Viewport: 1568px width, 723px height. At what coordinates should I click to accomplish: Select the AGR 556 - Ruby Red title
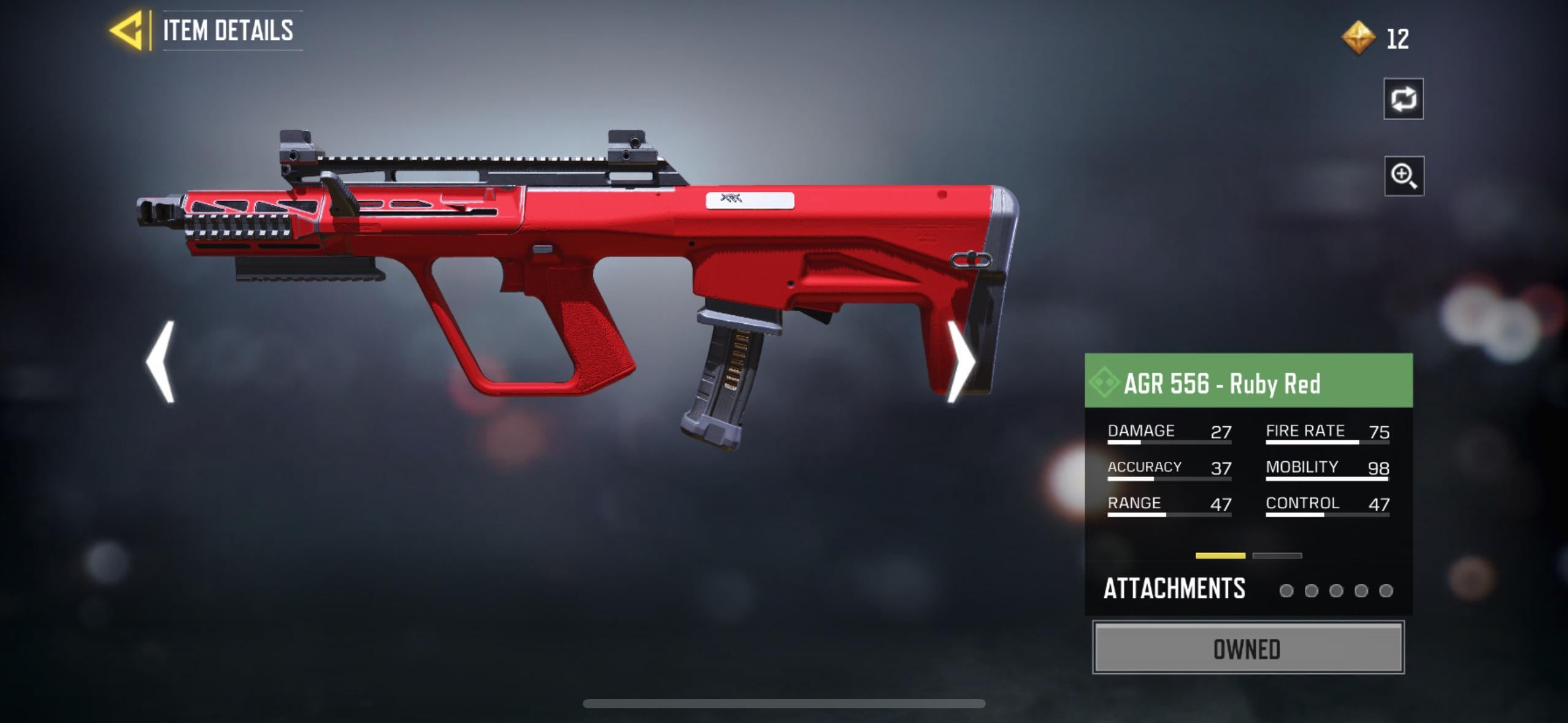pos(1222,384)
